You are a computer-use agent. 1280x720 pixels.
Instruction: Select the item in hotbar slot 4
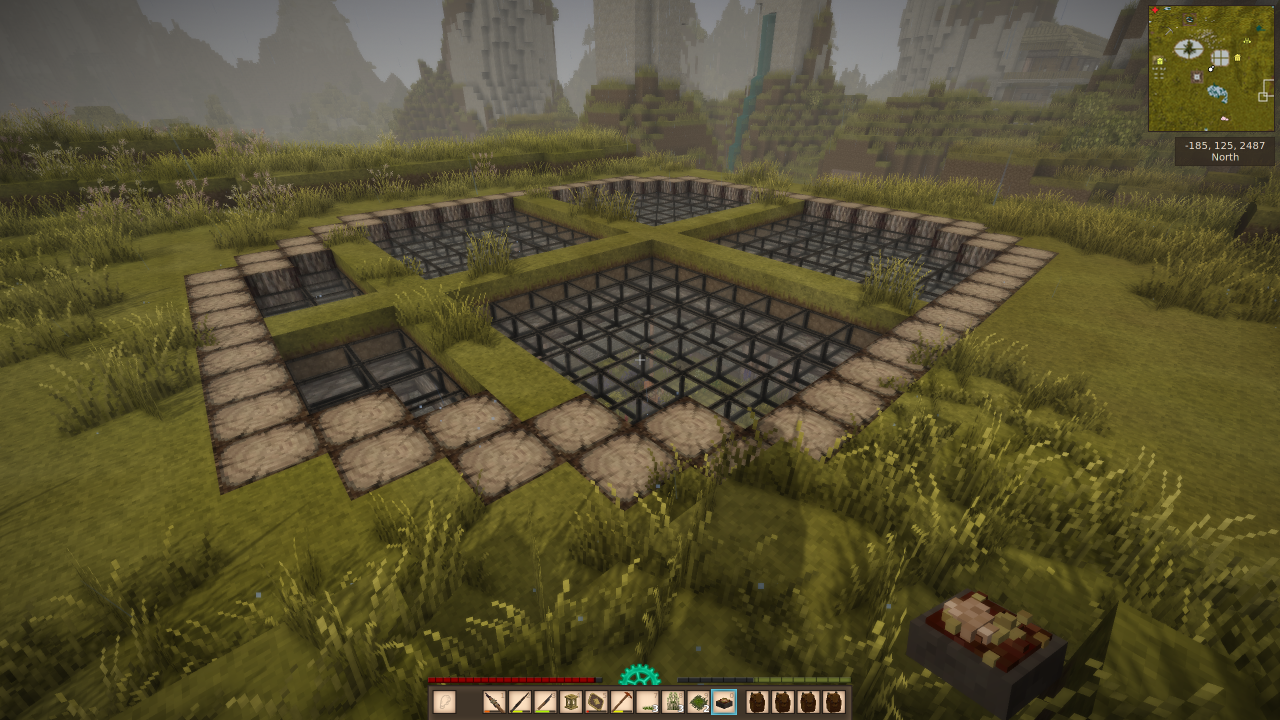pos(571,702)
